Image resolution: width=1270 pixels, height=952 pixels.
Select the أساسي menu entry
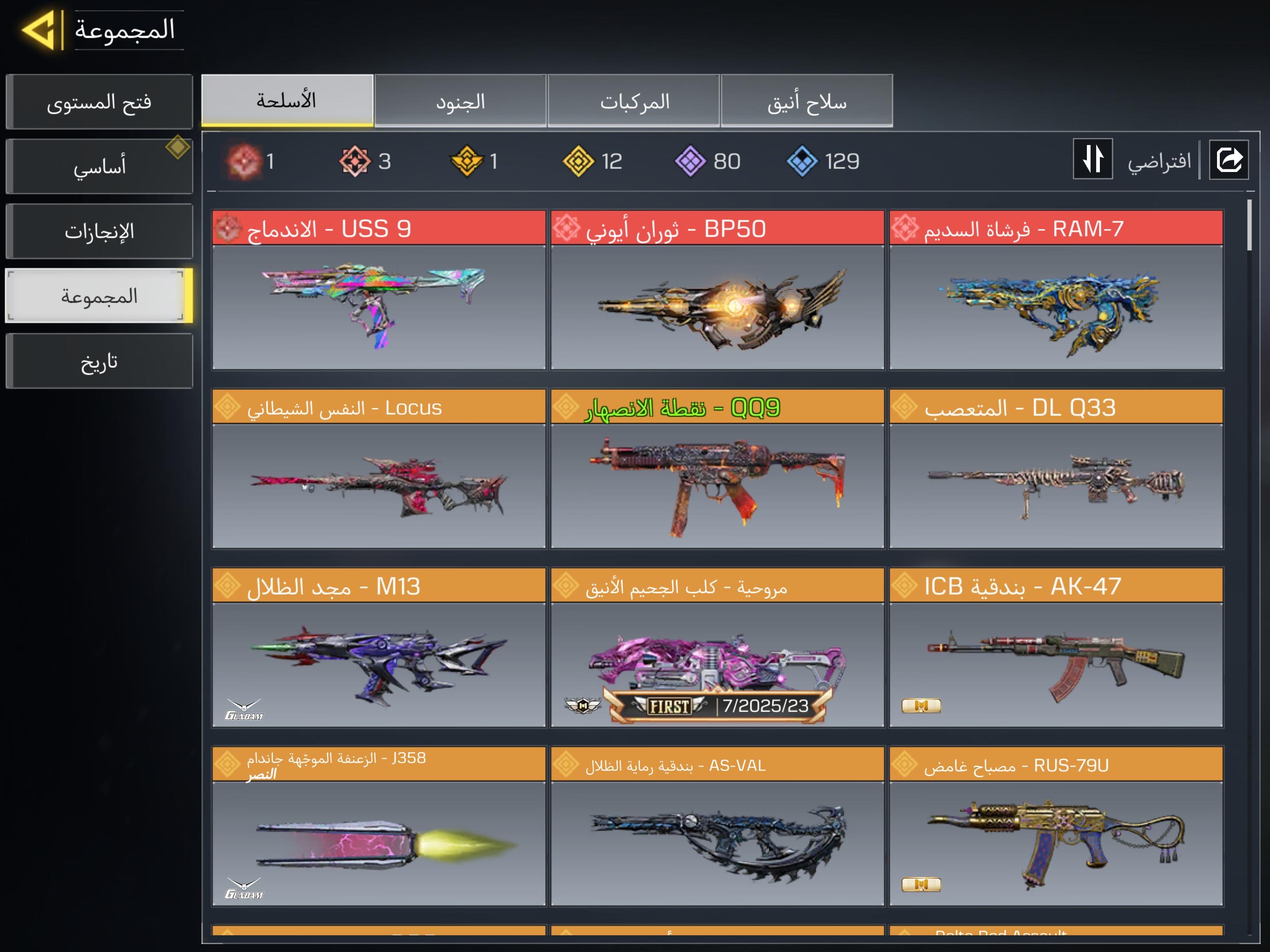tap(99, 166)
